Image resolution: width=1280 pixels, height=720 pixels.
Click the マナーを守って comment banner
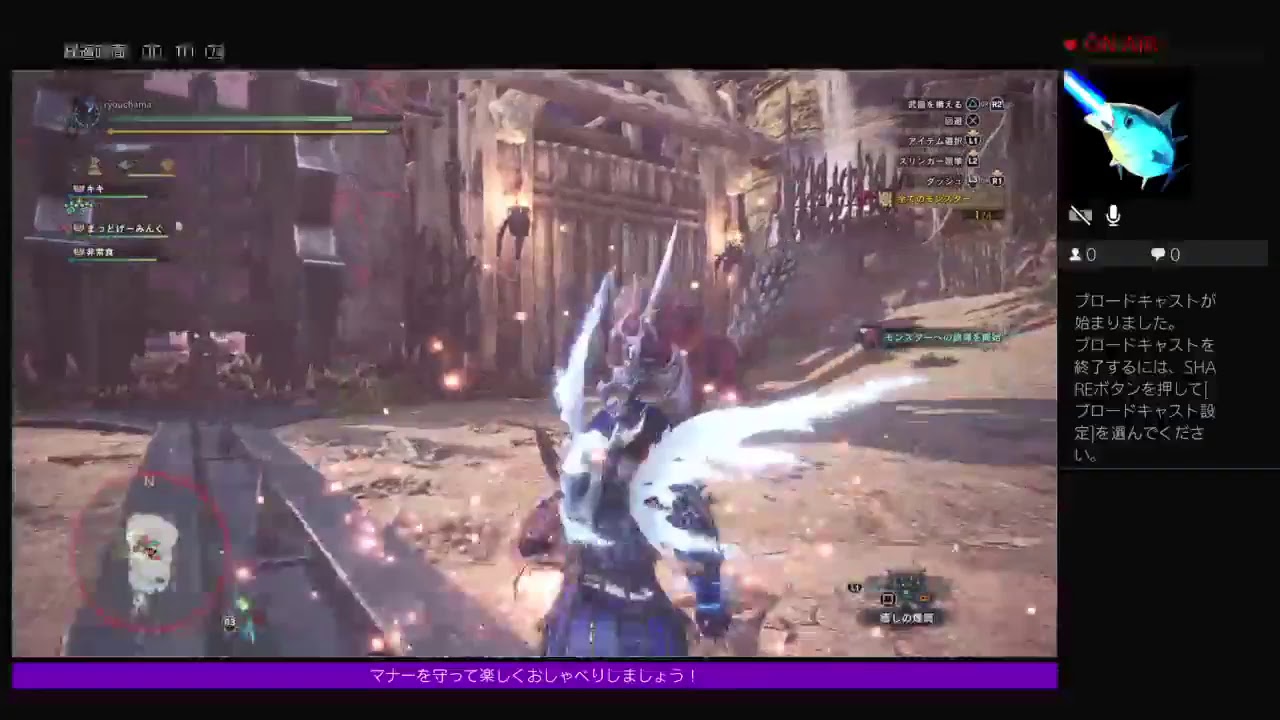[533, 676]
